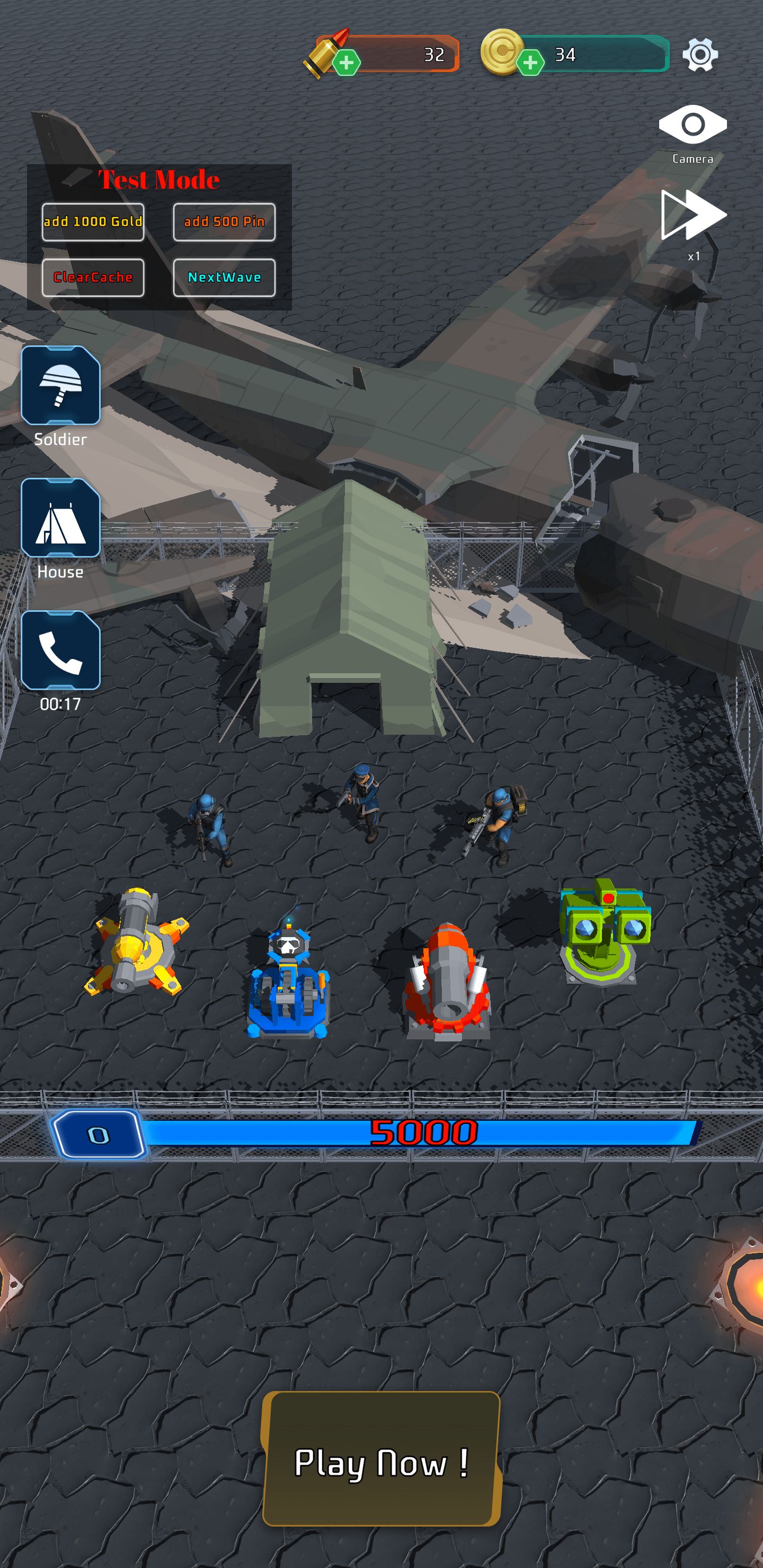The height and width of the screenshot is (1568, 763).
Task: Open the settings gear
Action: [699, 55]
